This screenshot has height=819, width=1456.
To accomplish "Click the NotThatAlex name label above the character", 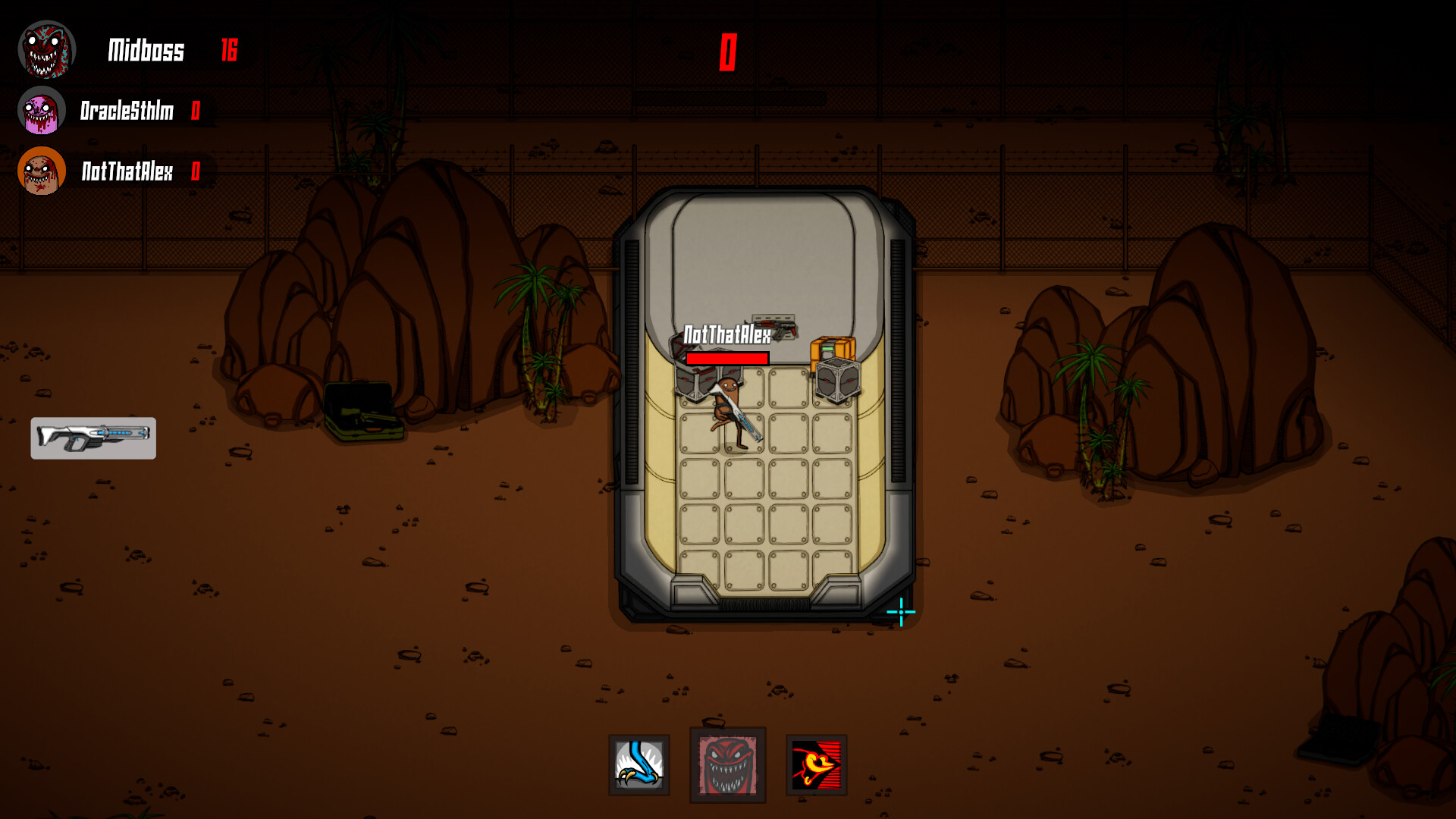I will pos(726,334).
